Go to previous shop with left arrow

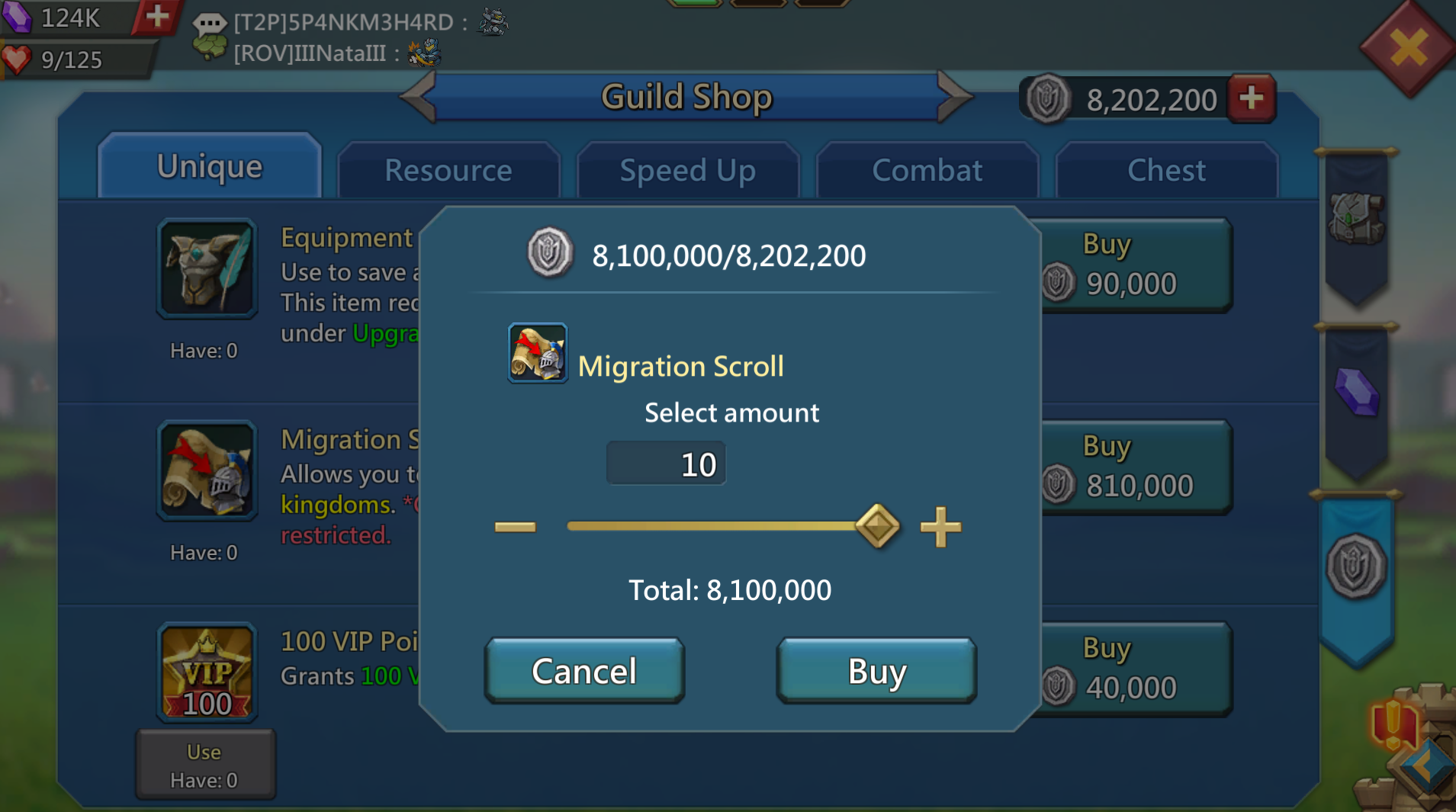(x=418, y=97)
